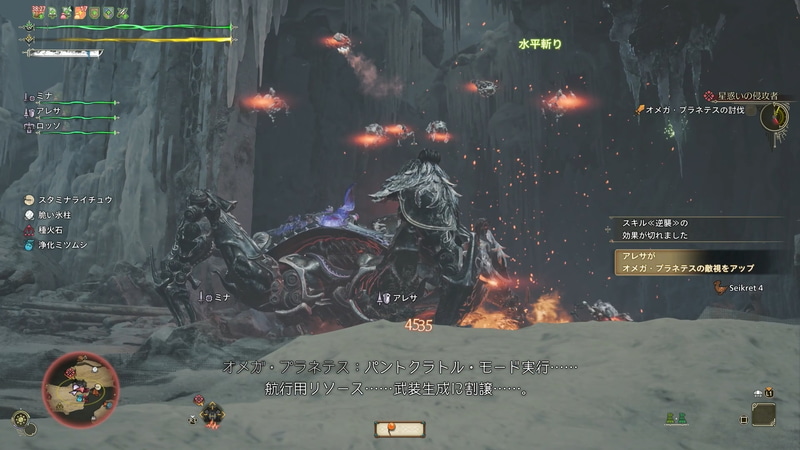
Task: Open the item bar slot at bottom right
Action: click(765, 413)
